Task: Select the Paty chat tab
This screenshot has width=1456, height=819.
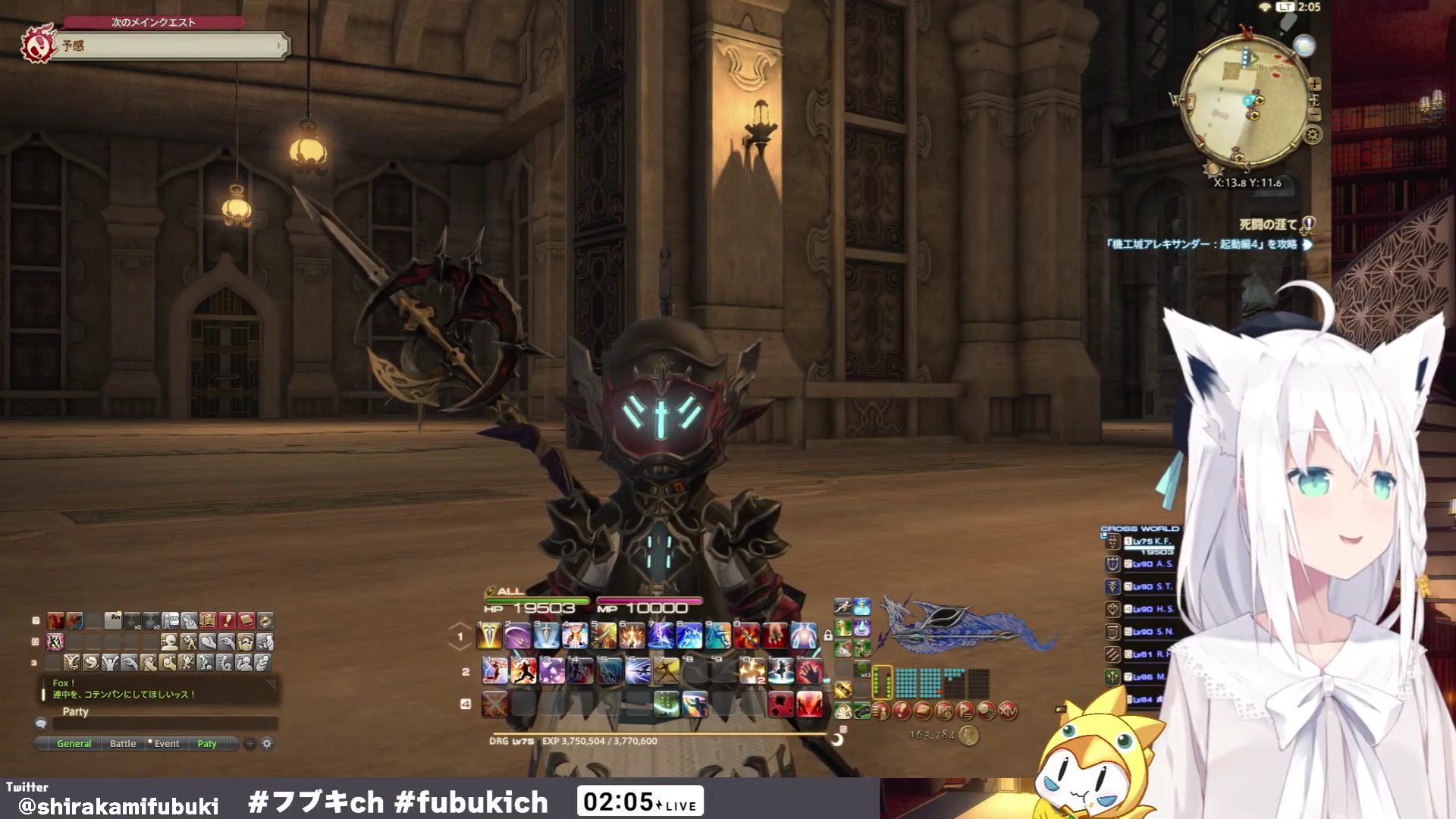Action: [x=207, y=744]
